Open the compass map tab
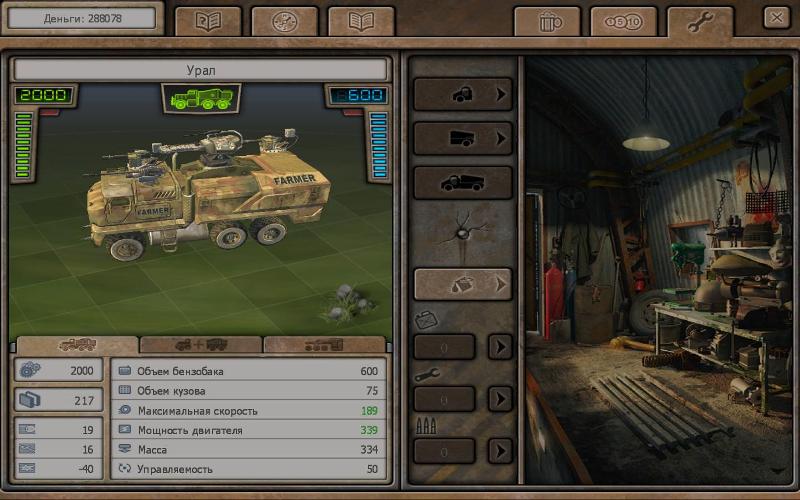Viewport: 800px width, 500px height. [x=284, y=21]
